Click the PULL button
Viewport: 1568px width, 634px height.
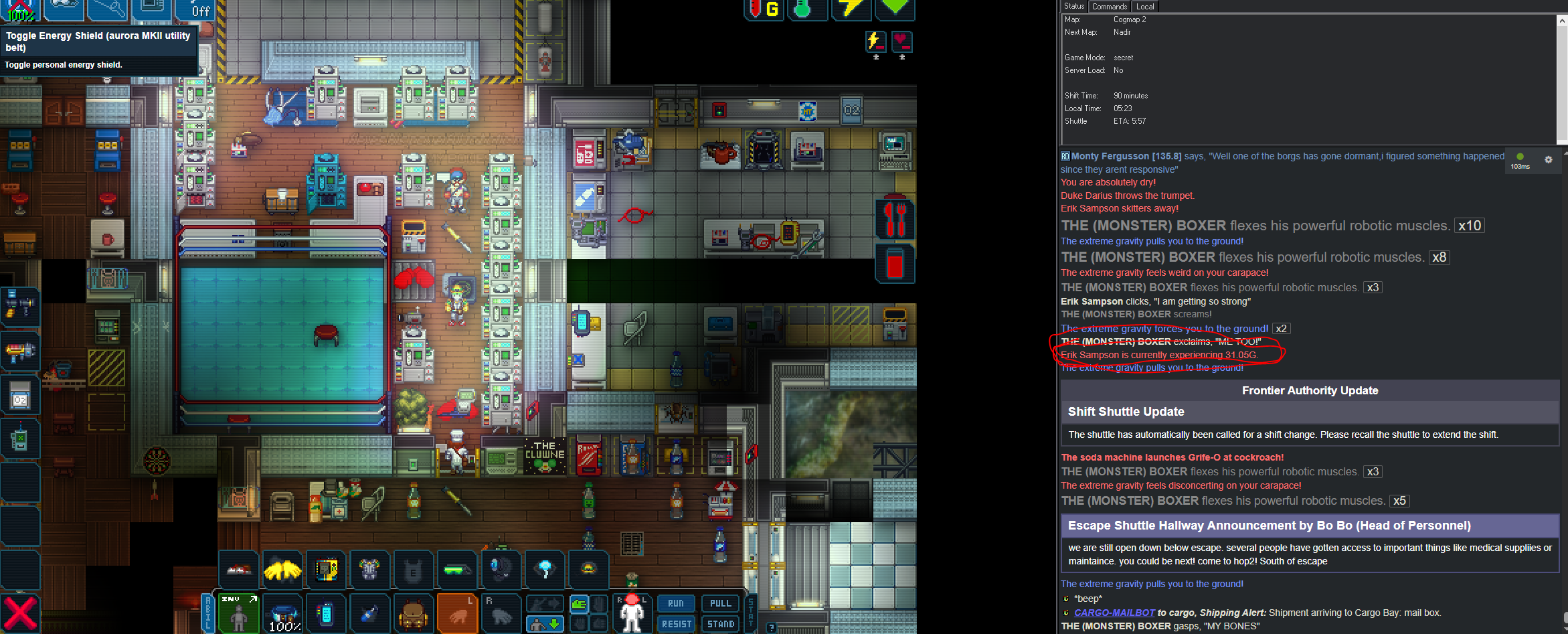point(720,603)
